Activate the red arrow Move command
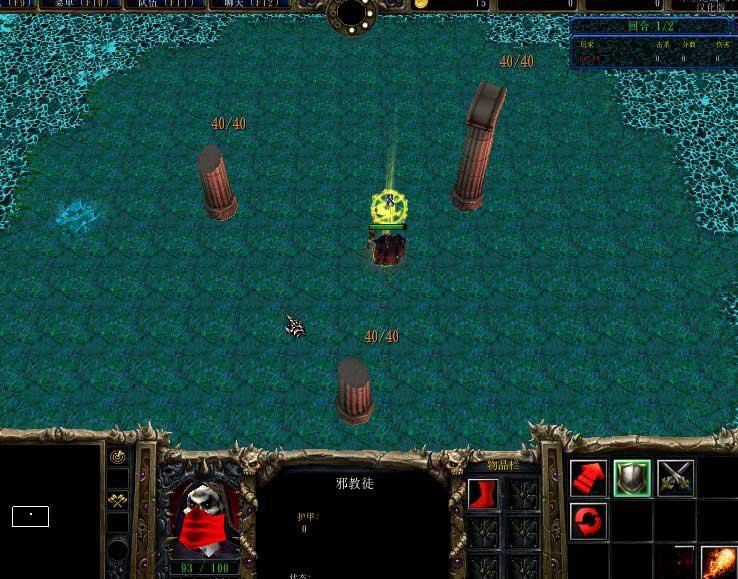The image size is (738, 579). tap(589, 478)
